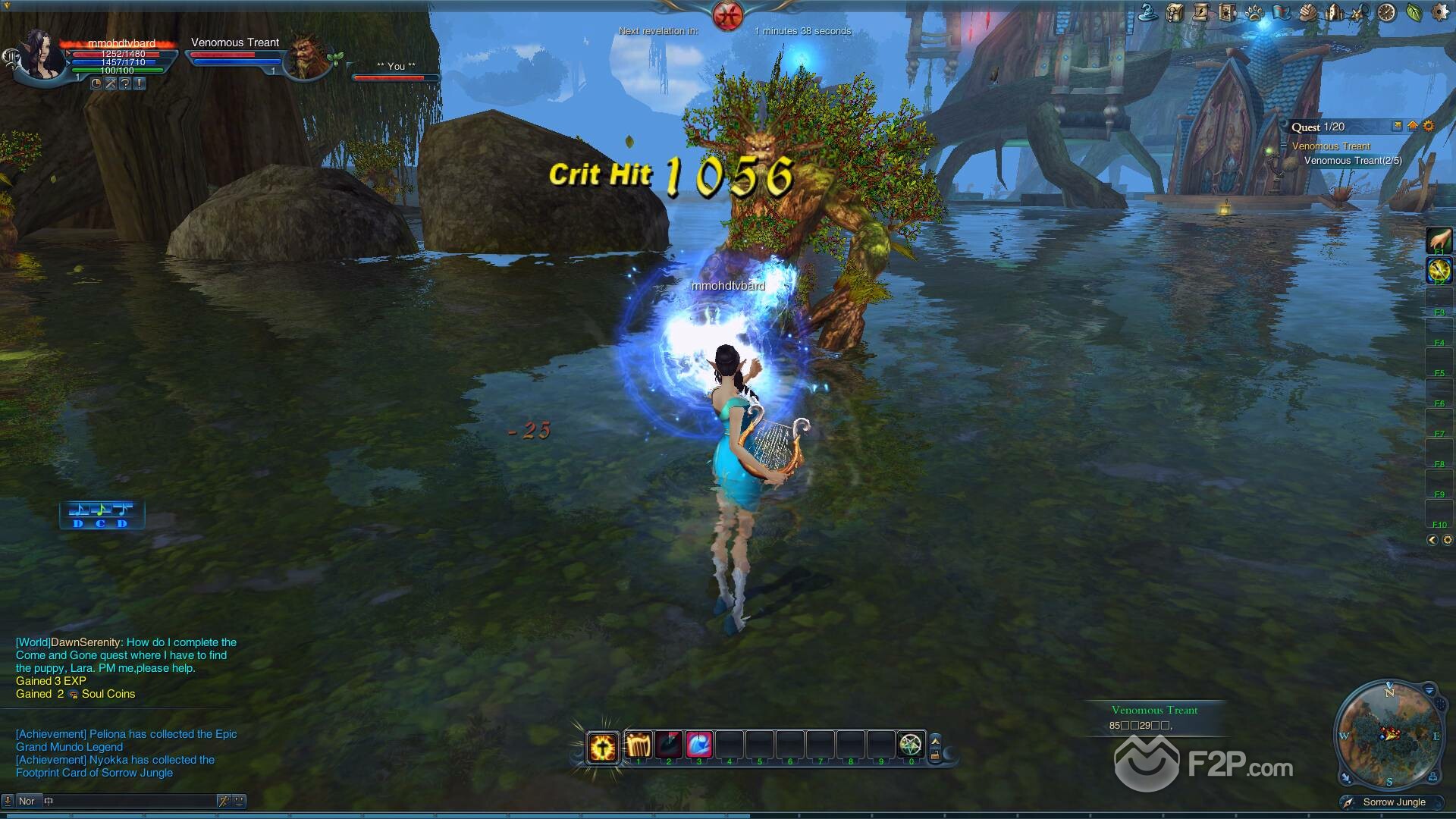Viewport: 1456px width, 819px height.
Task: Click the question mark help button
Action: [x=125, y=84]
